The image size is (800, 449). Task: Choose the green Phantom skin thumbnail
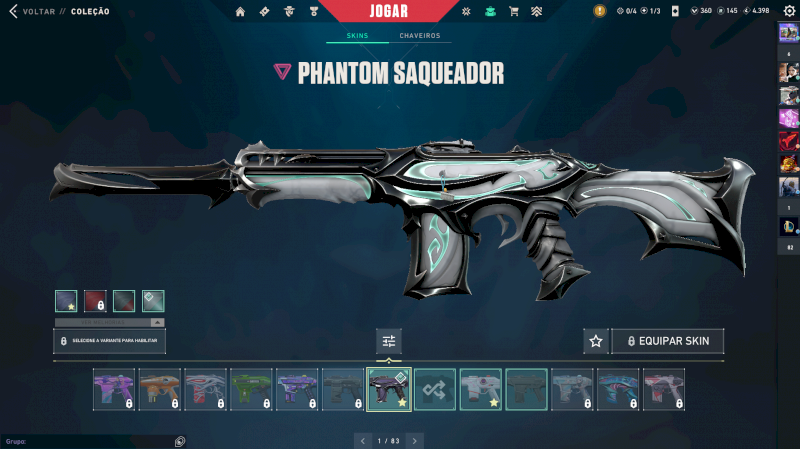[x=252, y=389]
